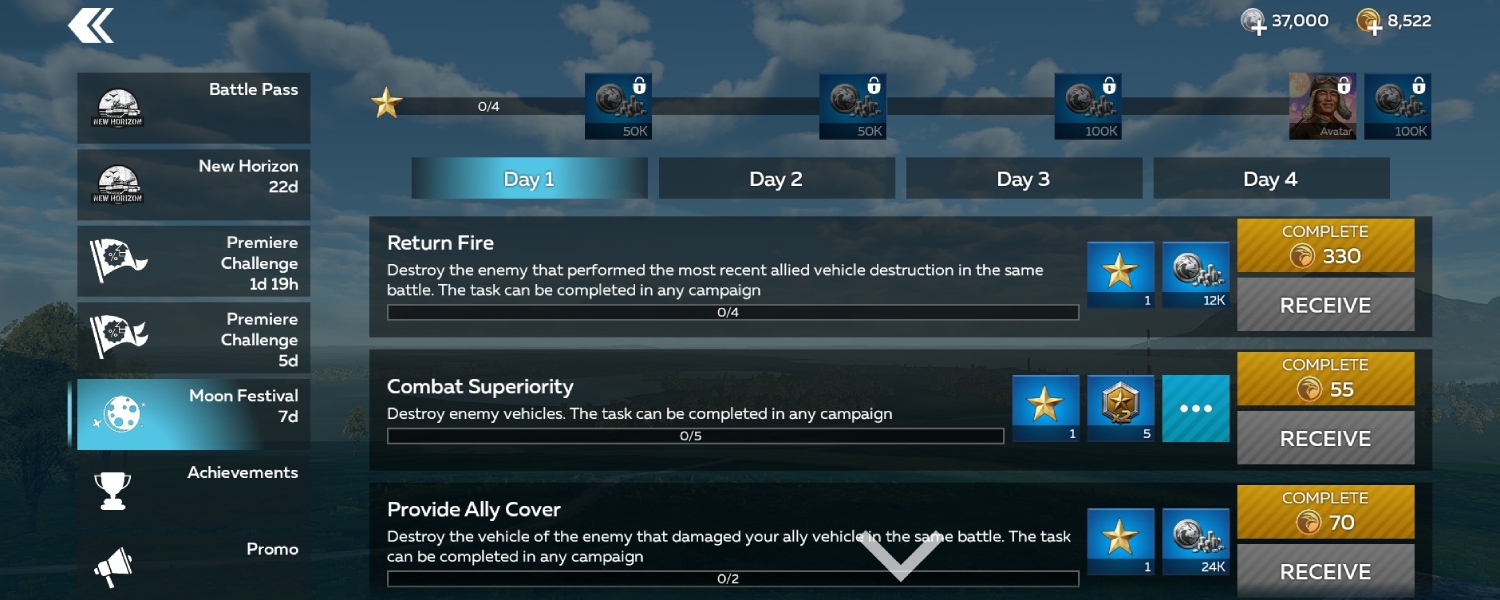Open the Promo section
1500x600 pixels.
coord(194,563)
